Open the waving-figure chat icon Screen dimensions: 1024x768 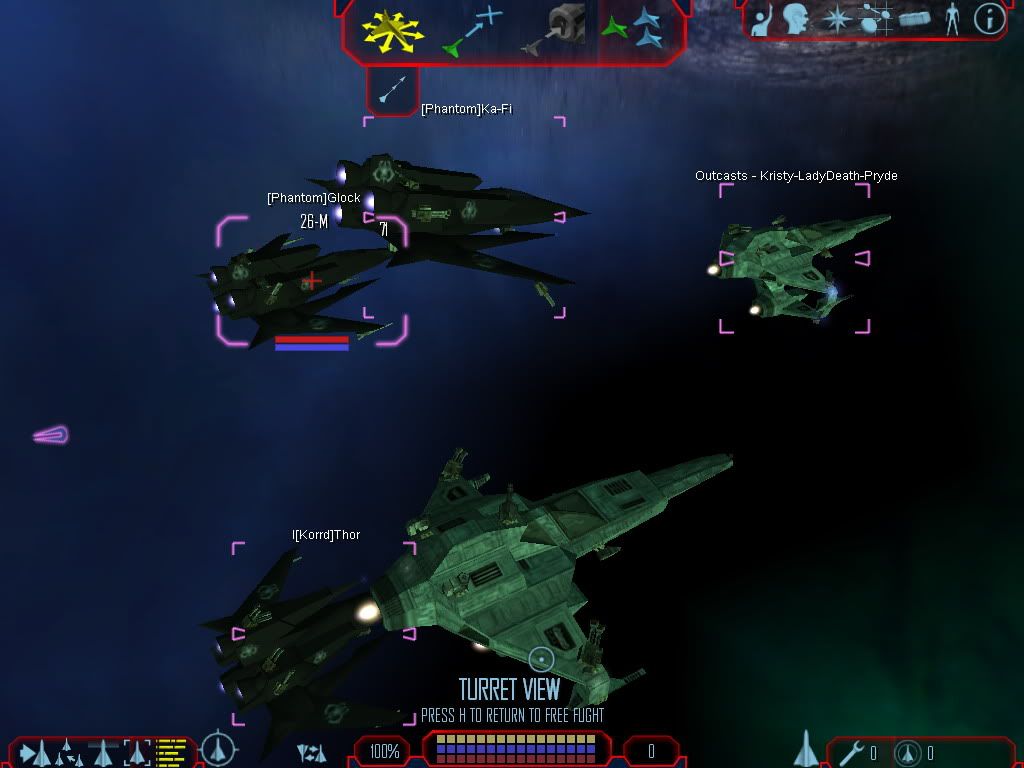click(x=762, y=20)
